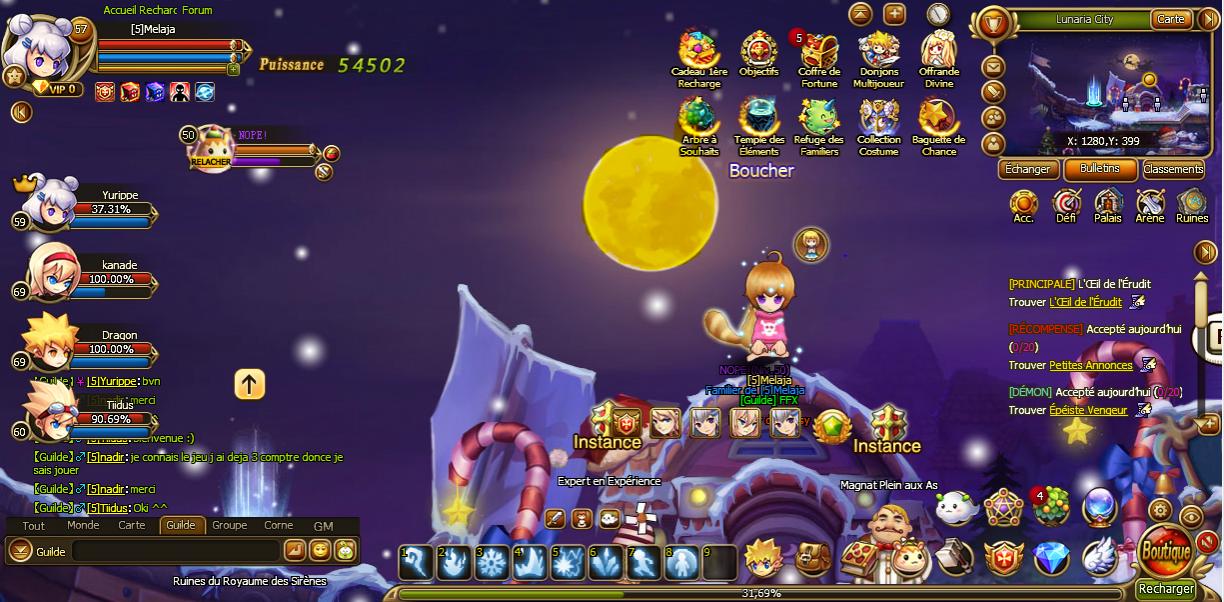Click the Carte button above the minimap

pyautogui.click(x=1171, y=19)
